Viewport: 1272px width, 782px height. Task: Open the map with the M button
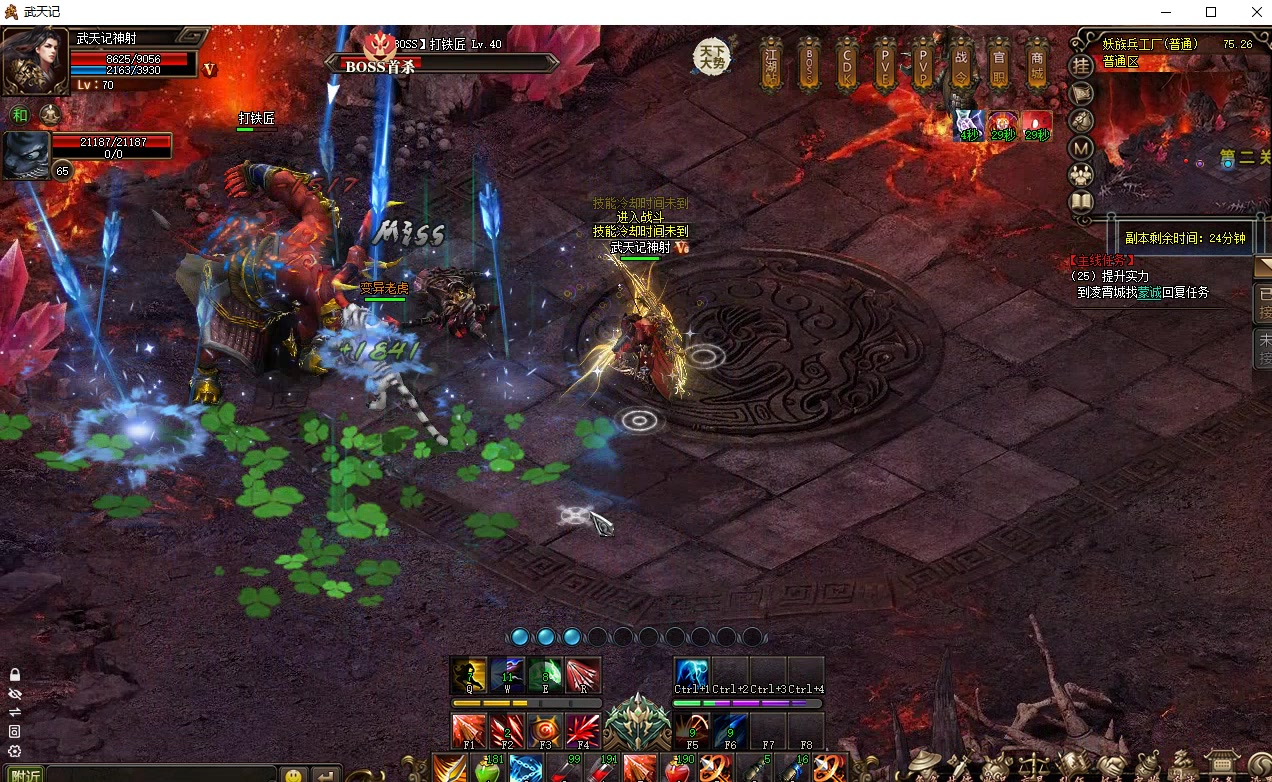1081,148
